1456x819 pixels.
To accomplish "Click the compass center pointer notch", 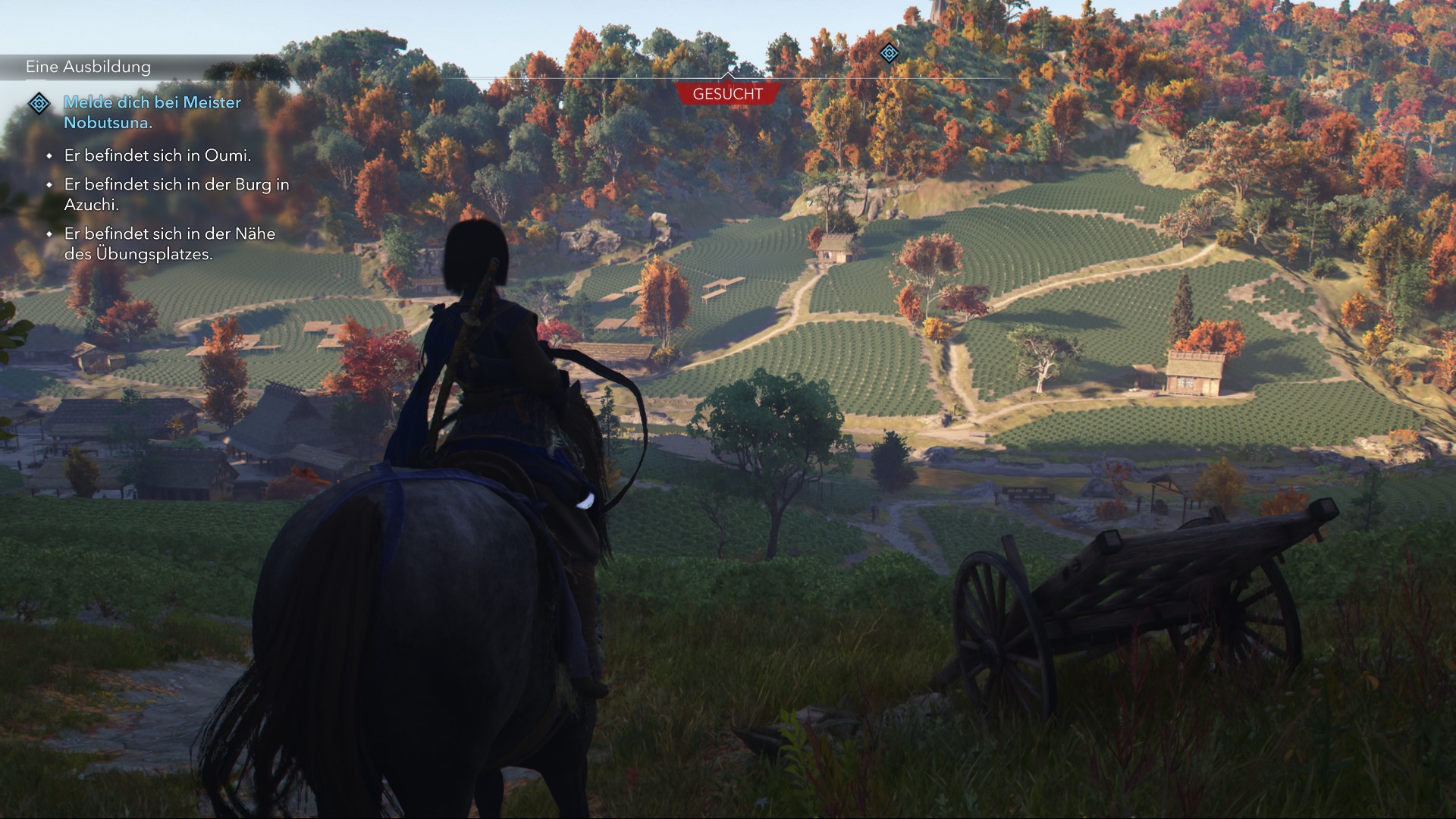I will pos(729,74).
